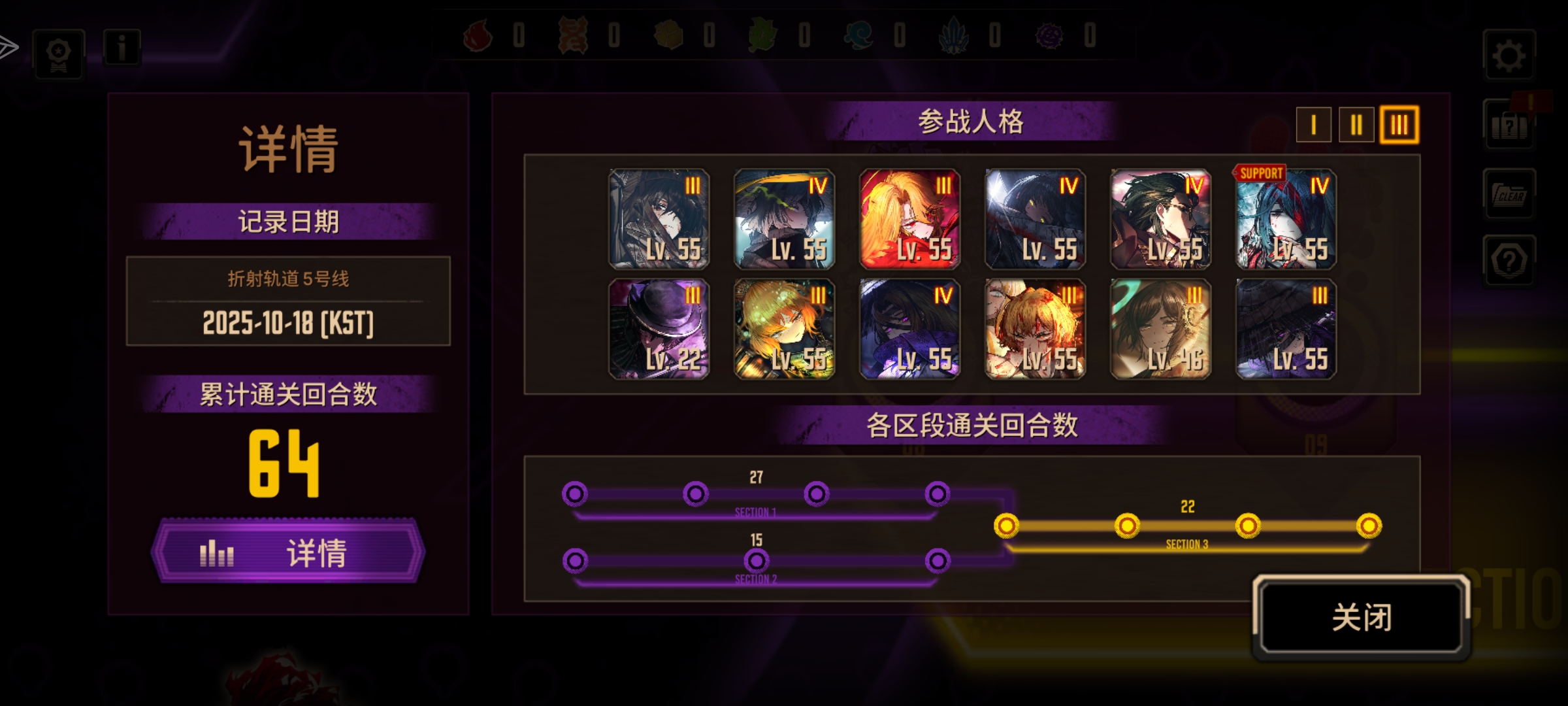Viewport: 1568px width, 706px height.
Task: Click the red Wrath resource icon
Action: coord(477,37)
